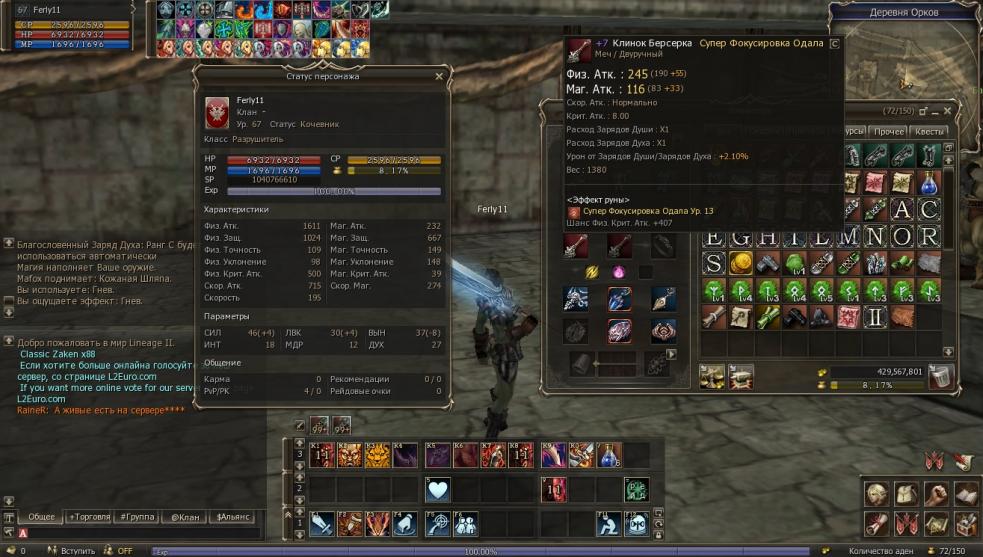Use the blue potion on the hotbar
The height and width of the screenshot is (557, 983).
tap(609, 456)
